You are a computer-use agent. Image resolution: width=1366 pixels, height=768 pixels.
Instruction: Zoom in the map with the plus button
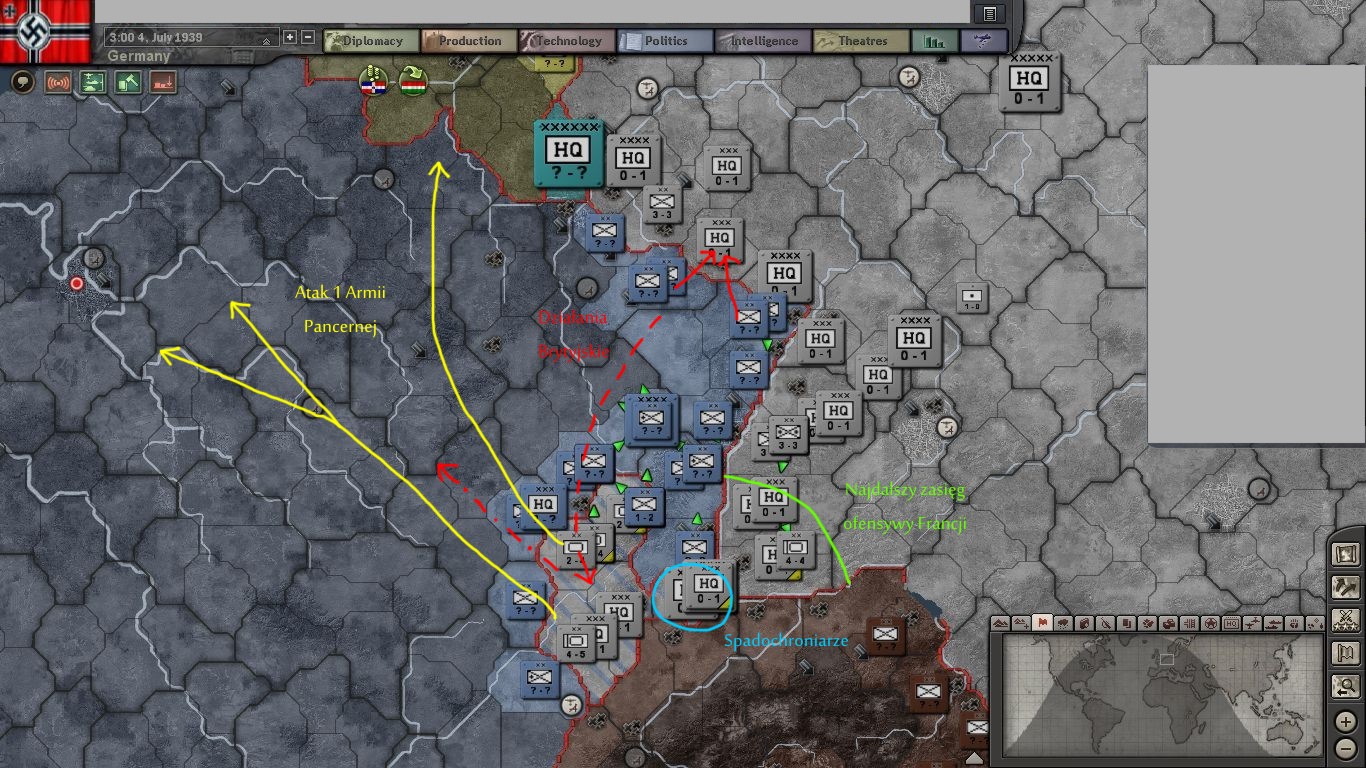click(1346, 721)
